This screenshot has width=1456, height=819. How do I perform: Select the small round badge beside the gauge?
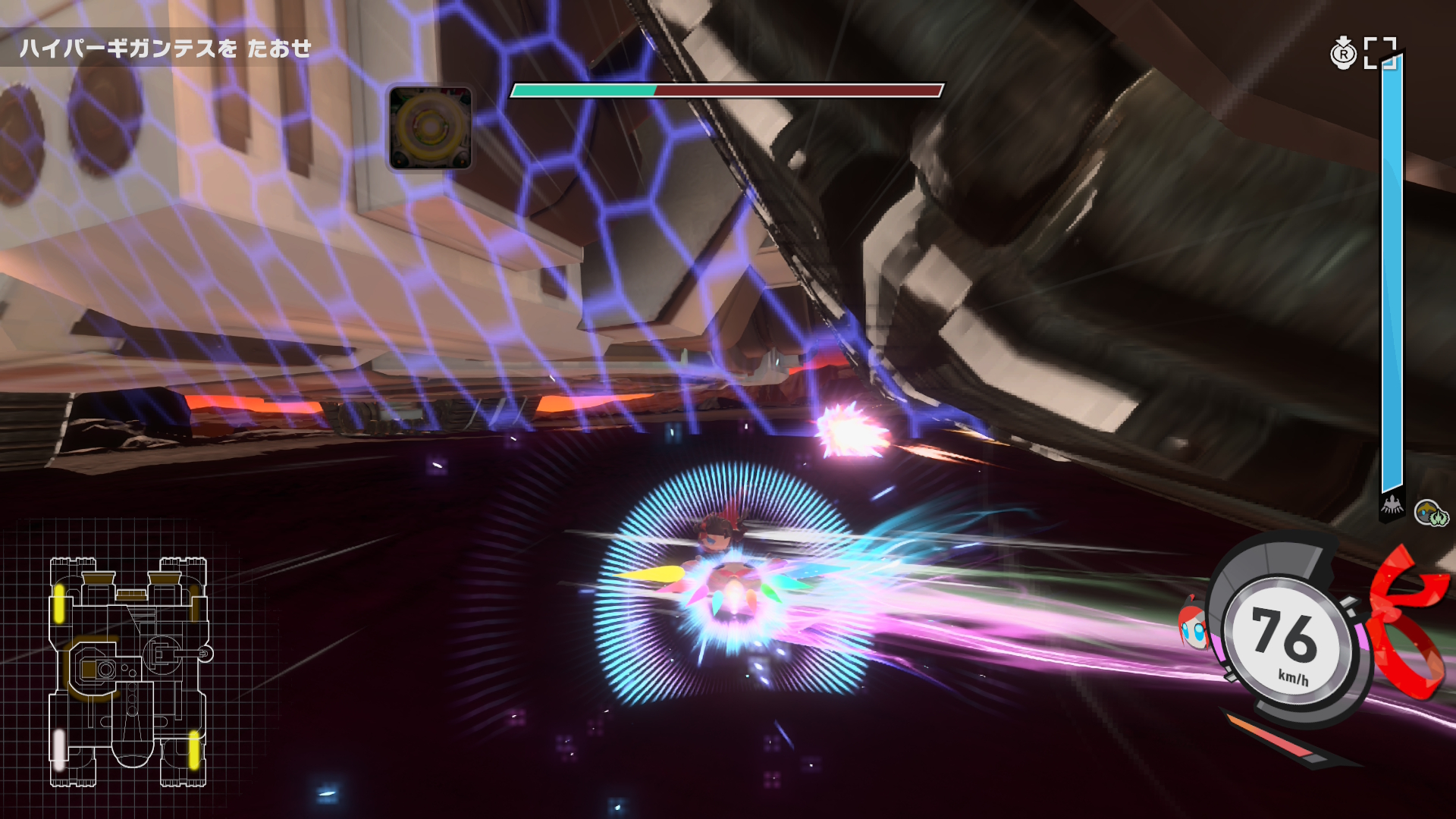point(1431,514)
